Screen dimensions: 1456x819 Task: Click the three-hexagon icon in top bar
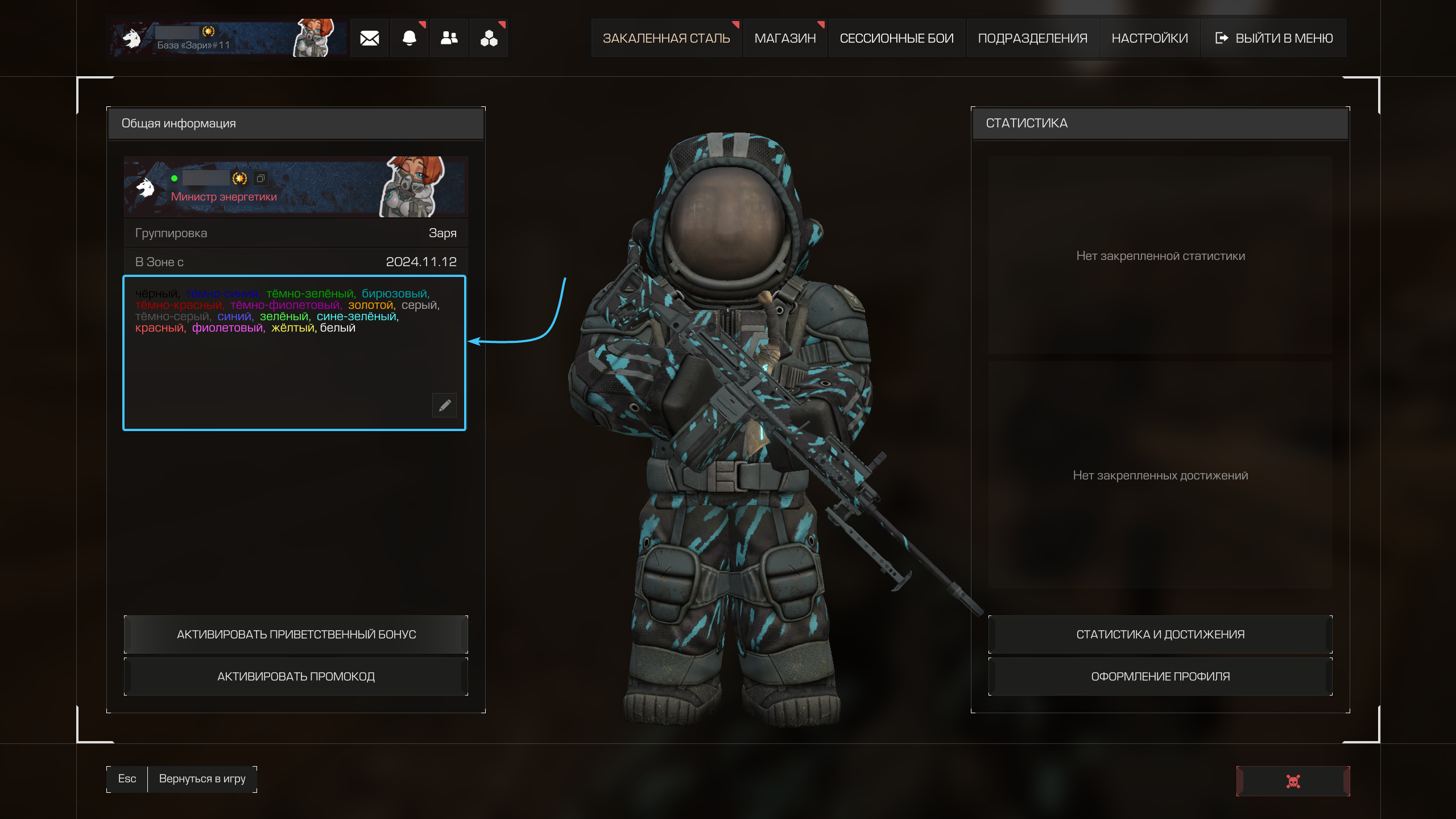click(x=489, y=38)
